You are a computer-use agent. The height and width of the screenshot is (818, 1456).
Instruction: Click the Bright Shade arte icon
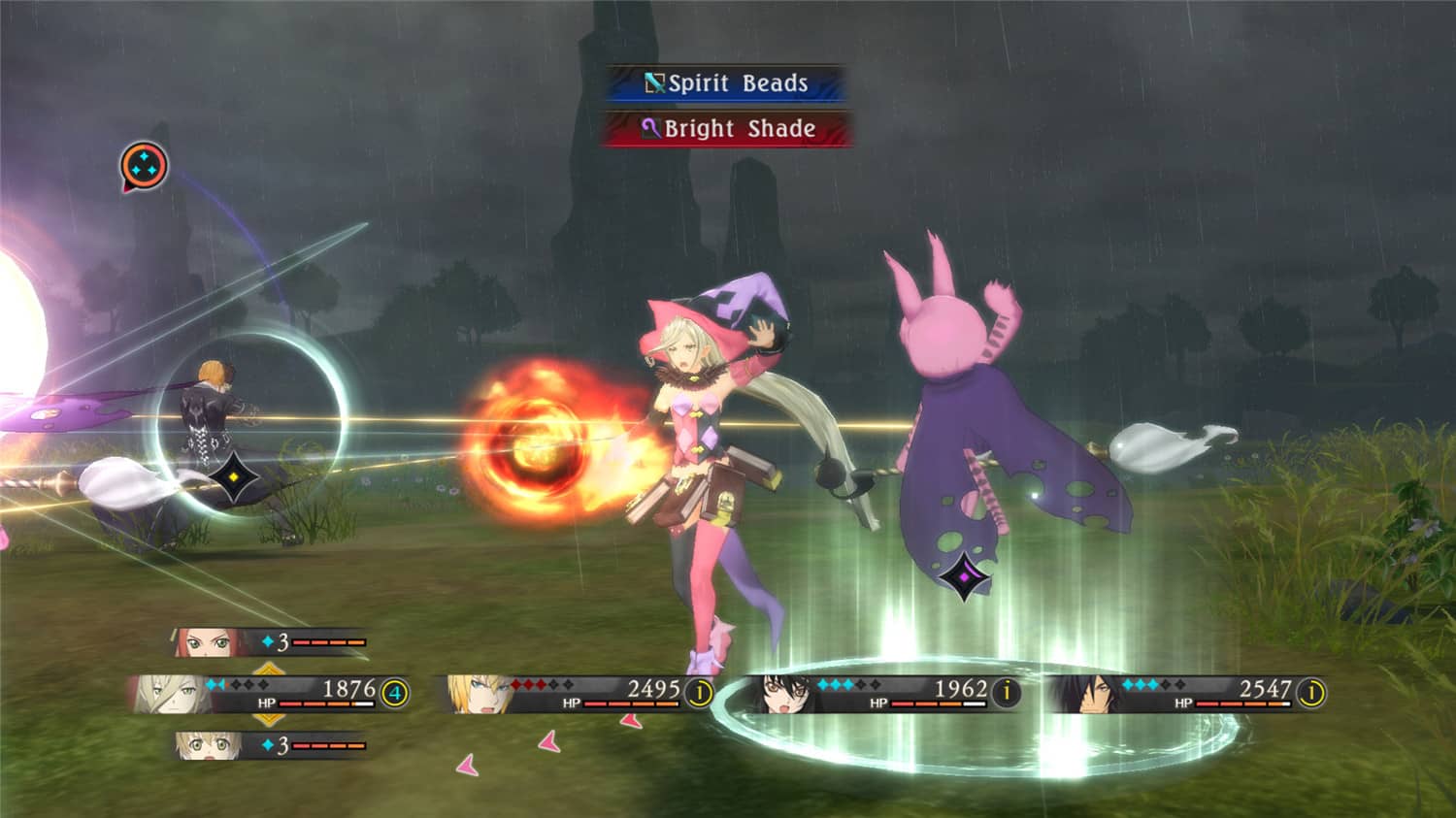point(652,128)
